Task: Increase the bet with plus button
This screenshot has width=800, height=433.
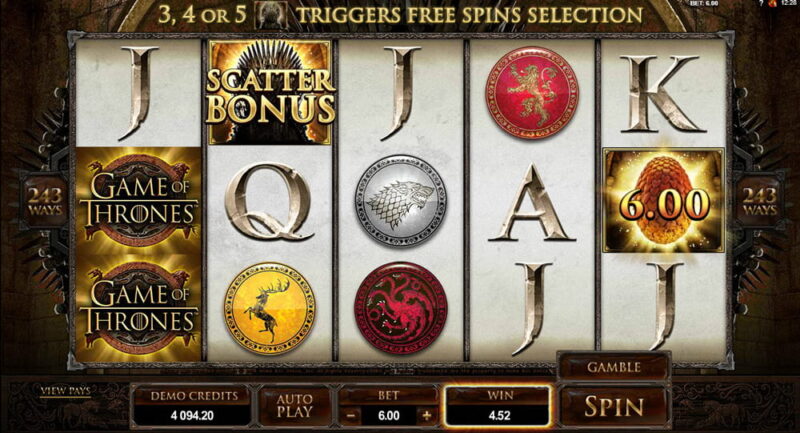Action: (427, 414)
